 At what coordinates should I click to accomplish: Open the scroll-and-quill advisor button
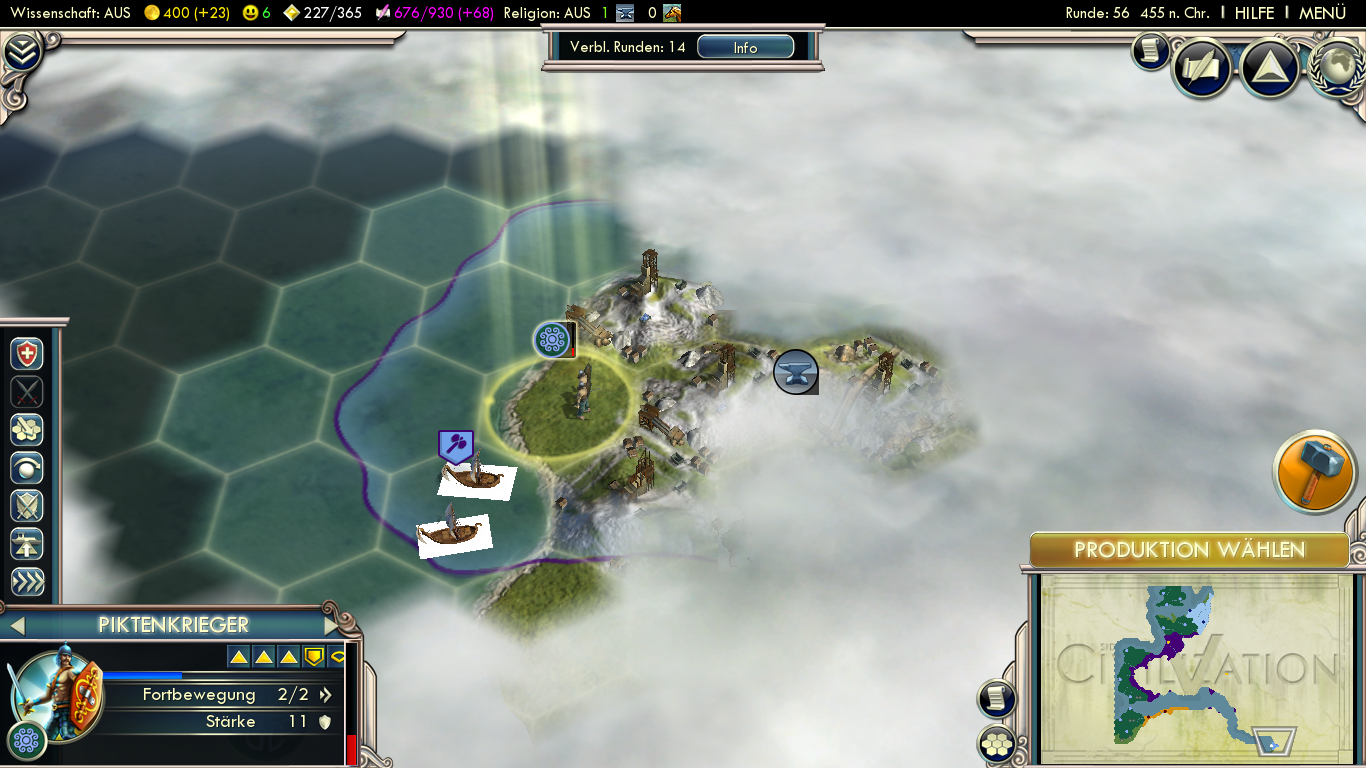point(1201,67)
